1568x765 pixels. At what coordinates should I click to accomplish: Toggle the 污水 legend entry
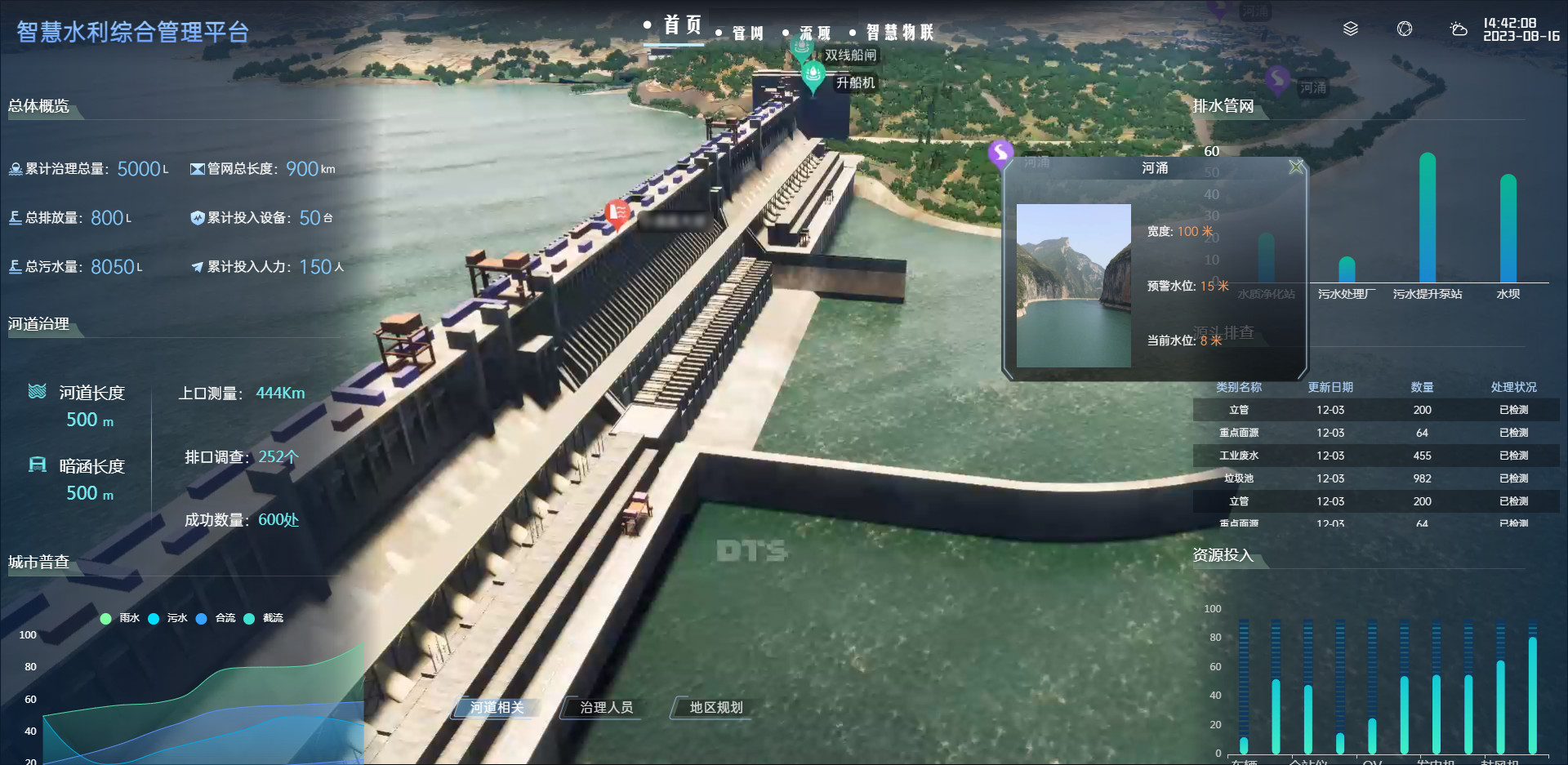[x=168, y=618]
